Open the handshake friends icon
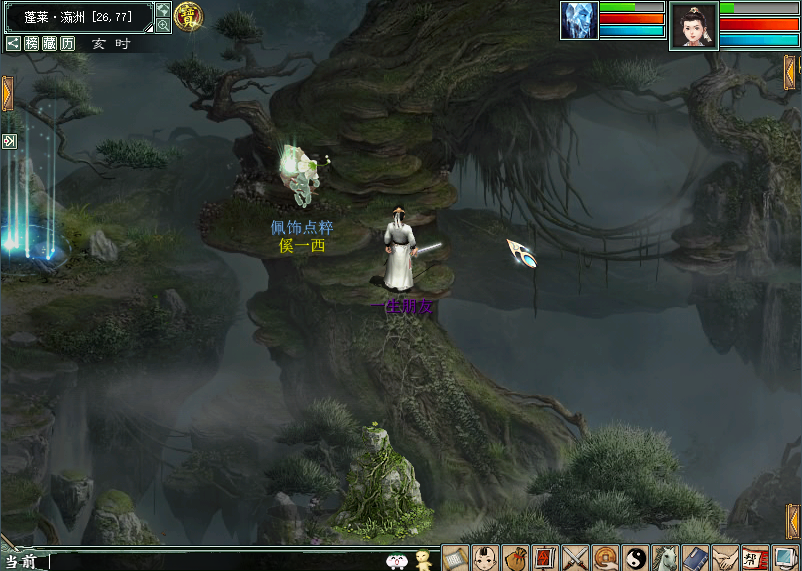The width and height of the screenshot is (802, 571). pos(725,558)
